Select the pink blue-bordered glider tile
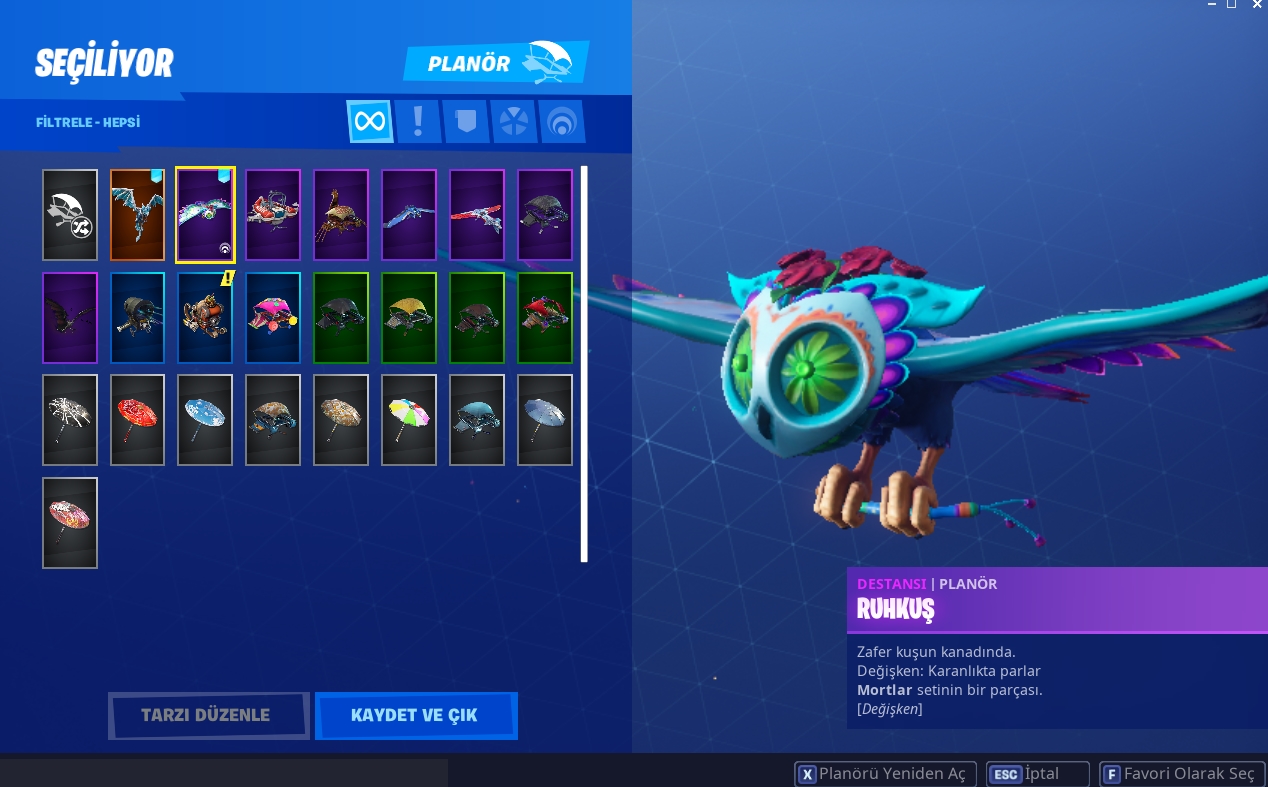This screenshot has height=787, width=1268. click(x=273, y=318)
